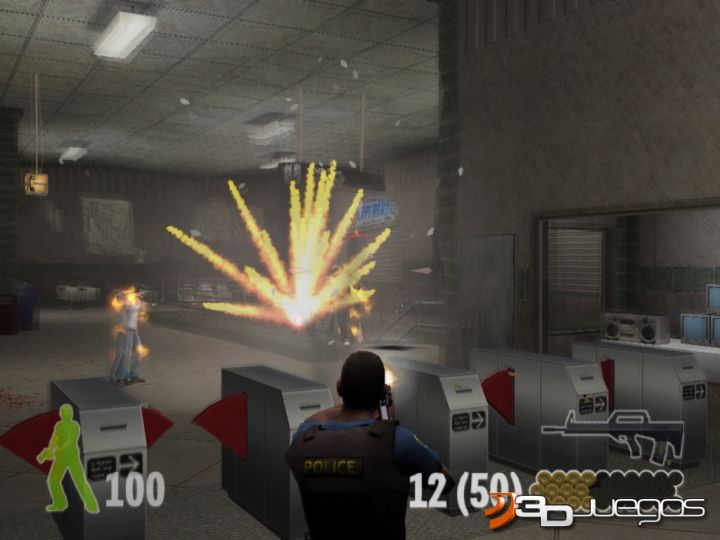Select the assault rifle weapon icon
Image resolution: width=720 pixels, height=540 pixels.
point(612,432)
